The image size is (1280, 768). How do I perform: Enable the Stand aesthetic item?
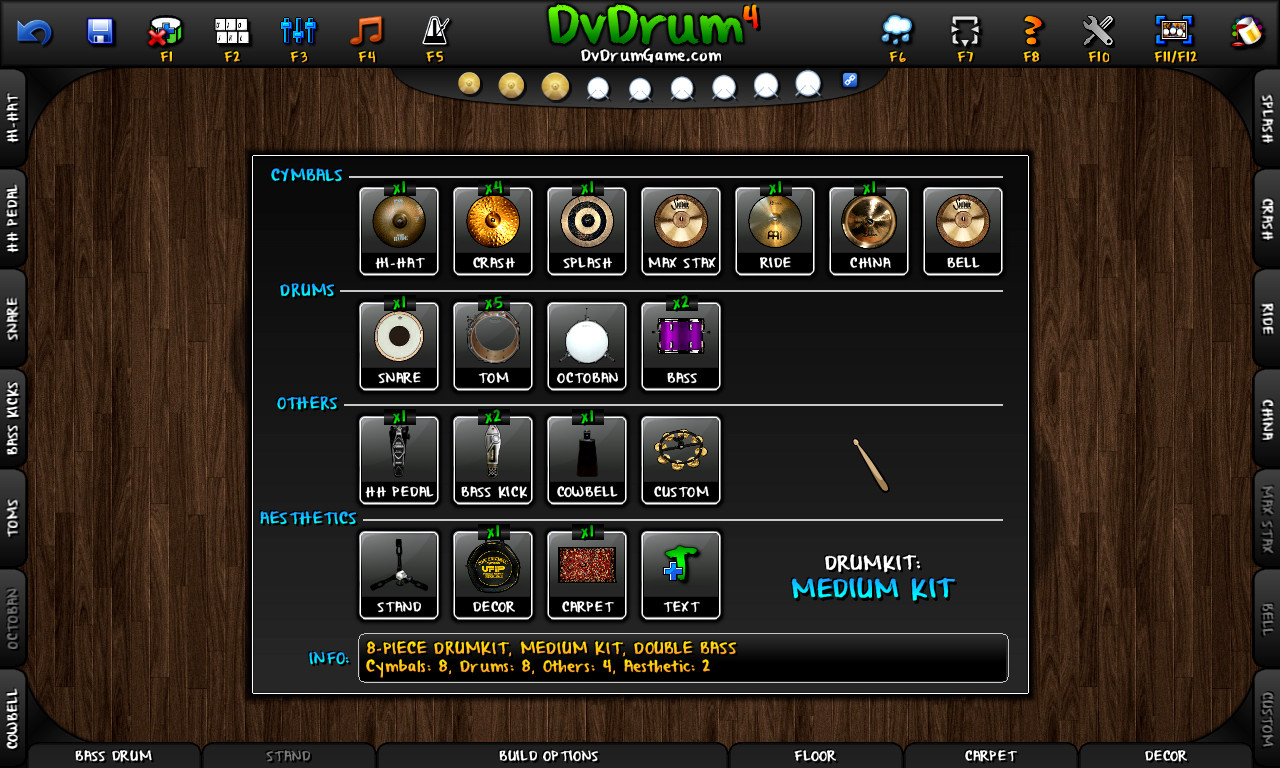(399, 573)
